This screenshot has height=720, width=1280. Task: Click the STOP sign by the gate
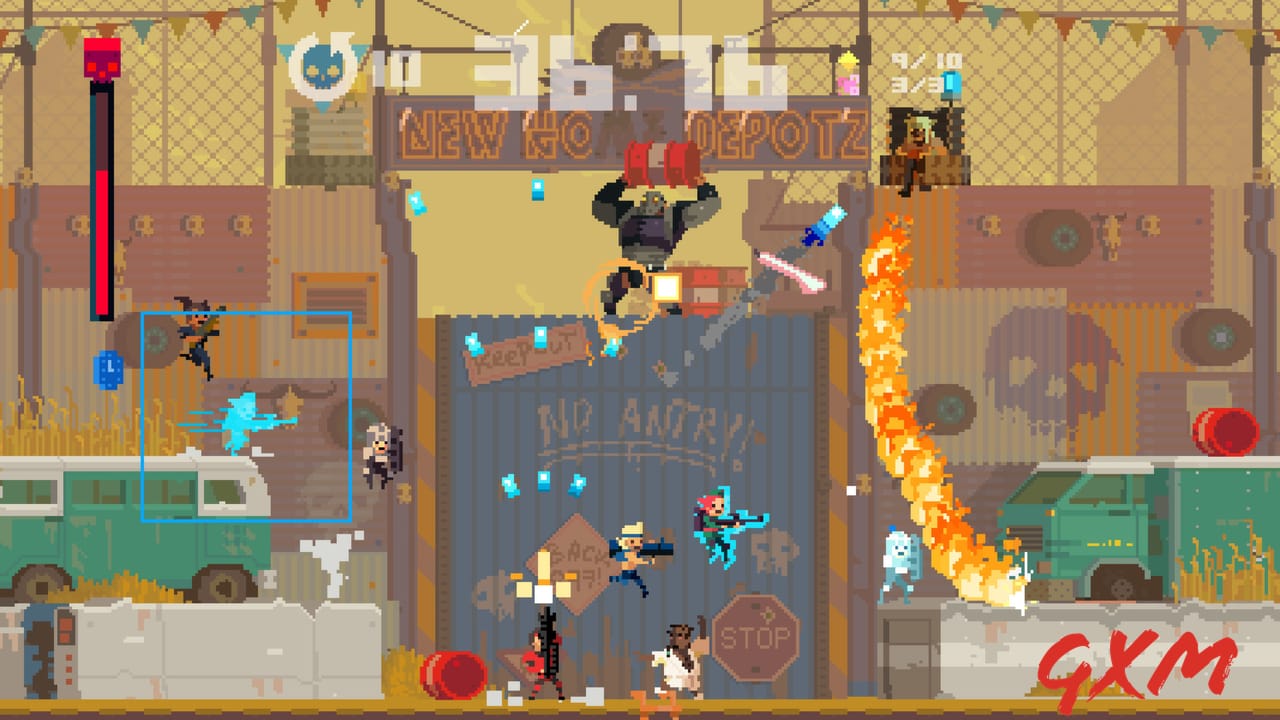tap(758, 633)
